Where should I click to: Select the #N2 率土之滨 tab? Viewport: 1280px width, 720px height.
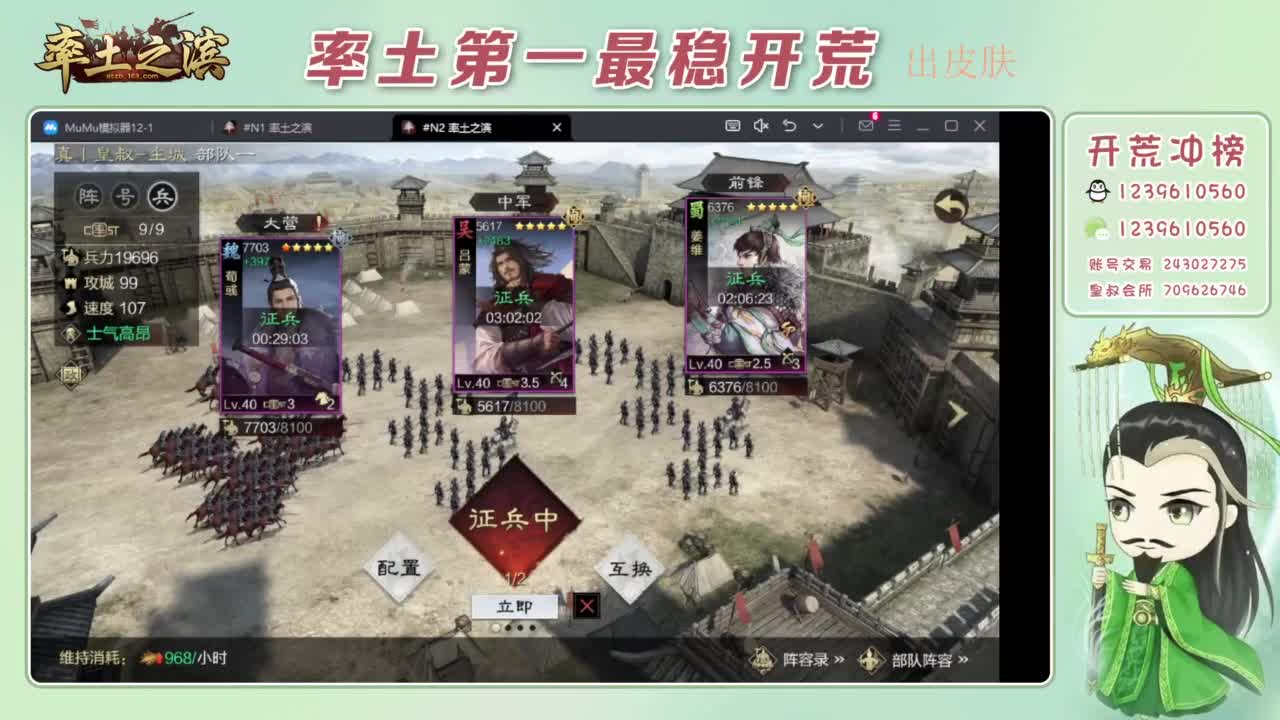tap(460, 128)
